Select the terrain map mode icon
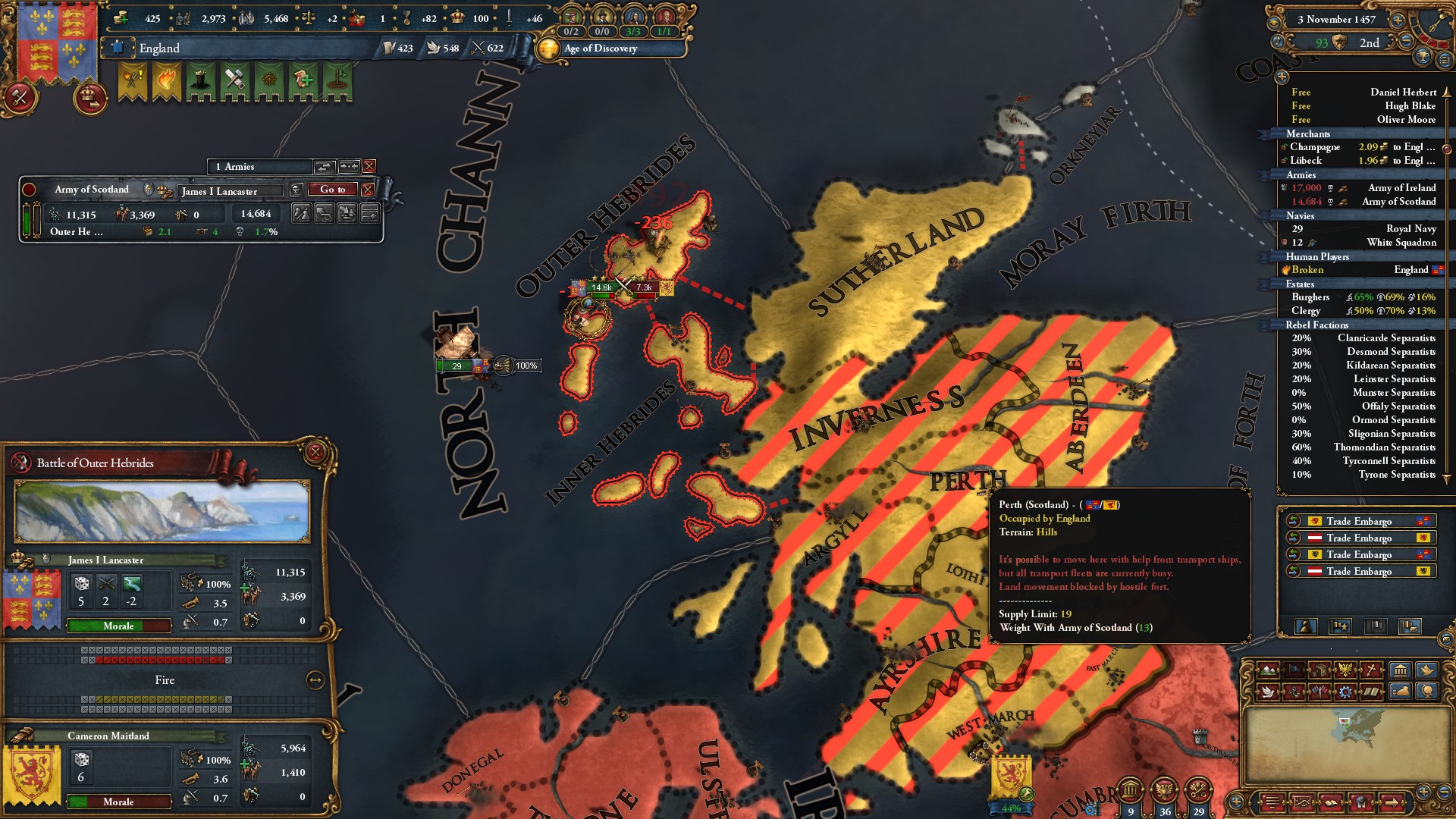1456x819 pixels. 1269,670
